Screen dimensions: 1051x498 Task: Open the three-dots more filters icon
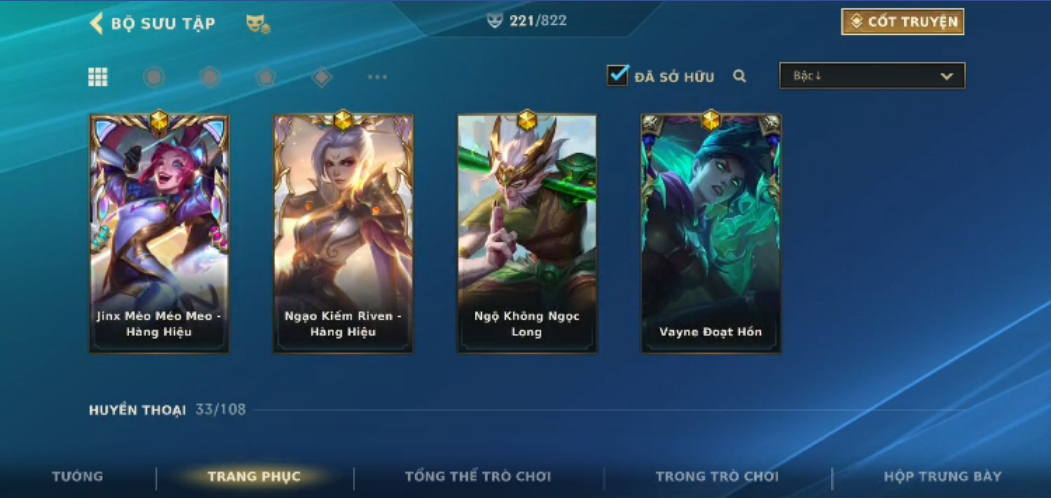click(377, 77)
